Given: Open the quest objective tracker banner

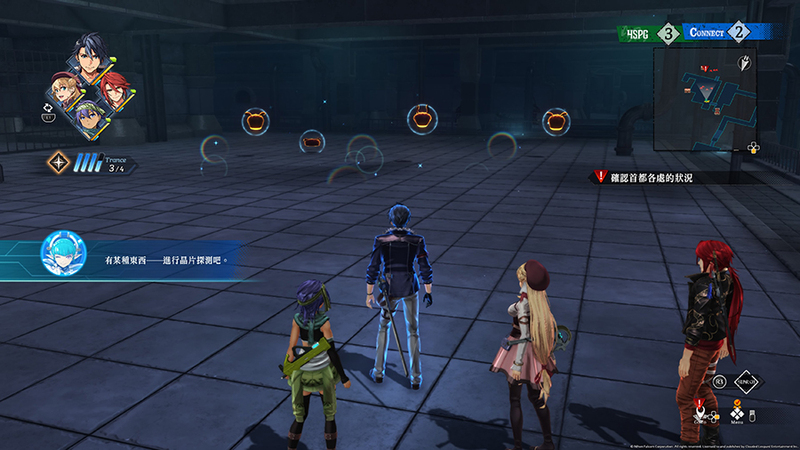Looking at the screenshot, I should pyautogui.click(x=650, y=177).
